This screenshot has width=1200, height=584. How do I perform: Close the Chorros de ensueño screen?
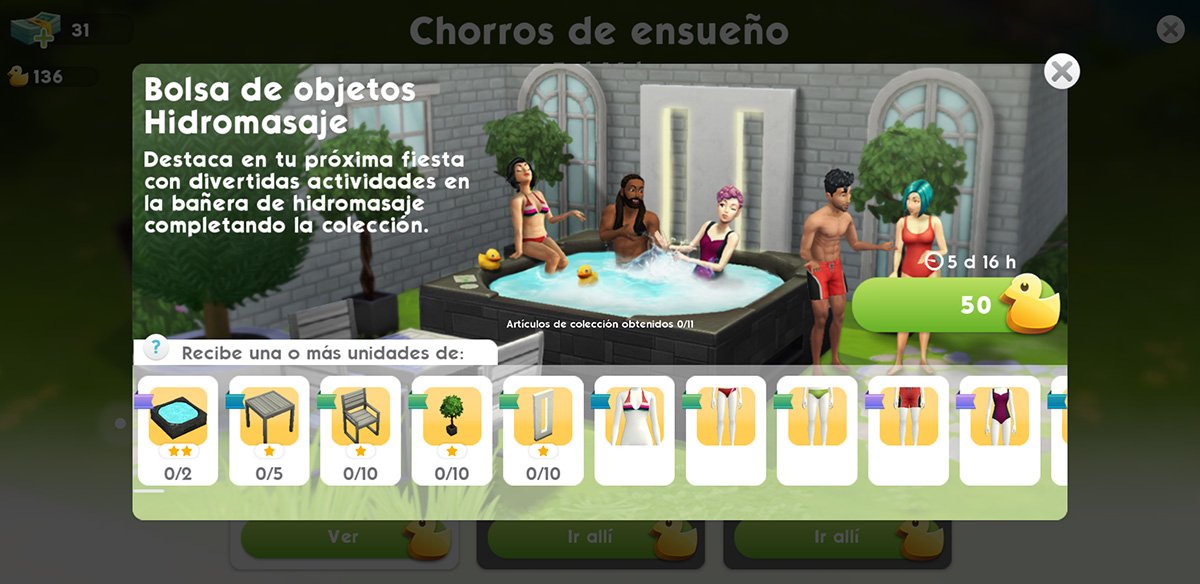(1170, 29)
